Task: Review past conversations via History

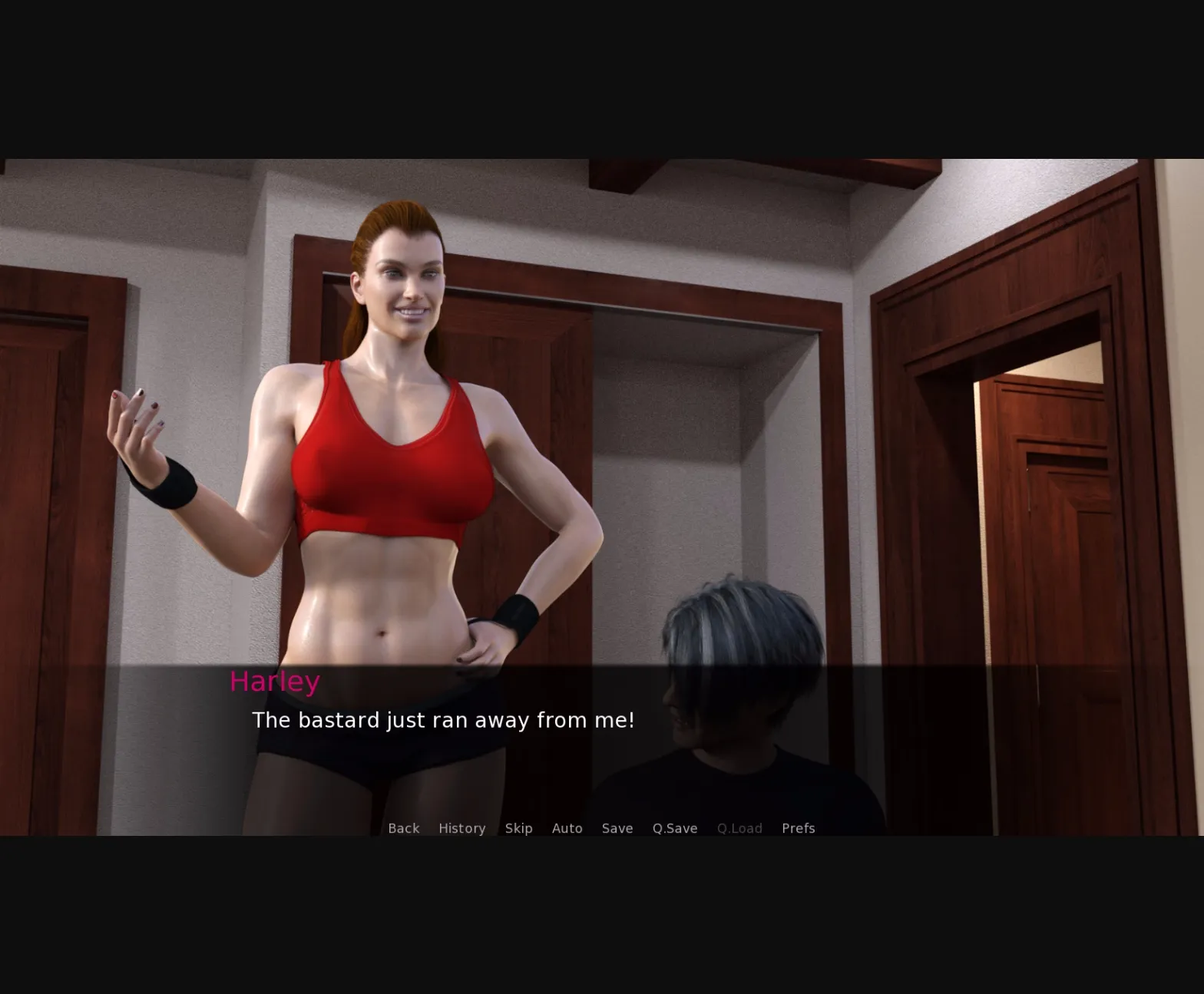Action: (x=461, y=828)
